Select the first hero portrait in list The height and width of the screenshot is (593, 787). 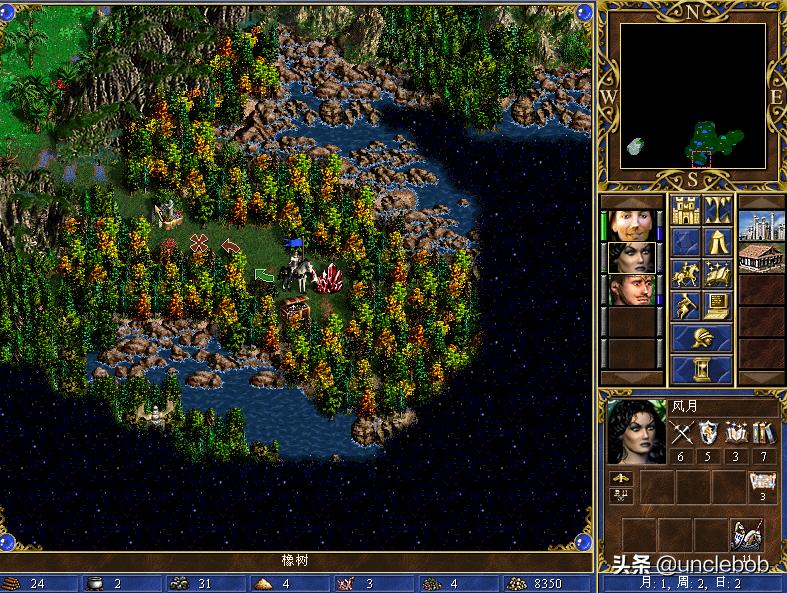pos(632,226)
